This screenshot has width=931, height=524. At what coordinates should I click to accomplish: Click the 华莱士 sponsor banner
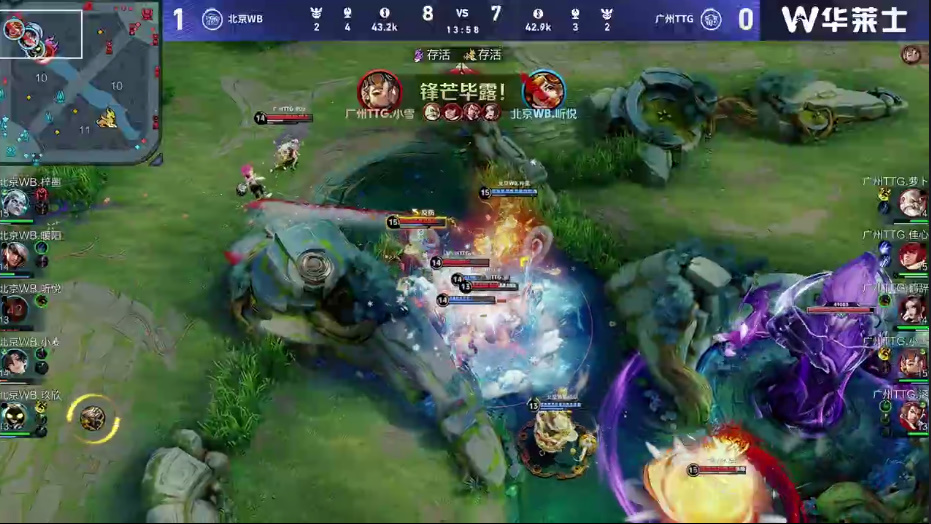coord(845,19)
